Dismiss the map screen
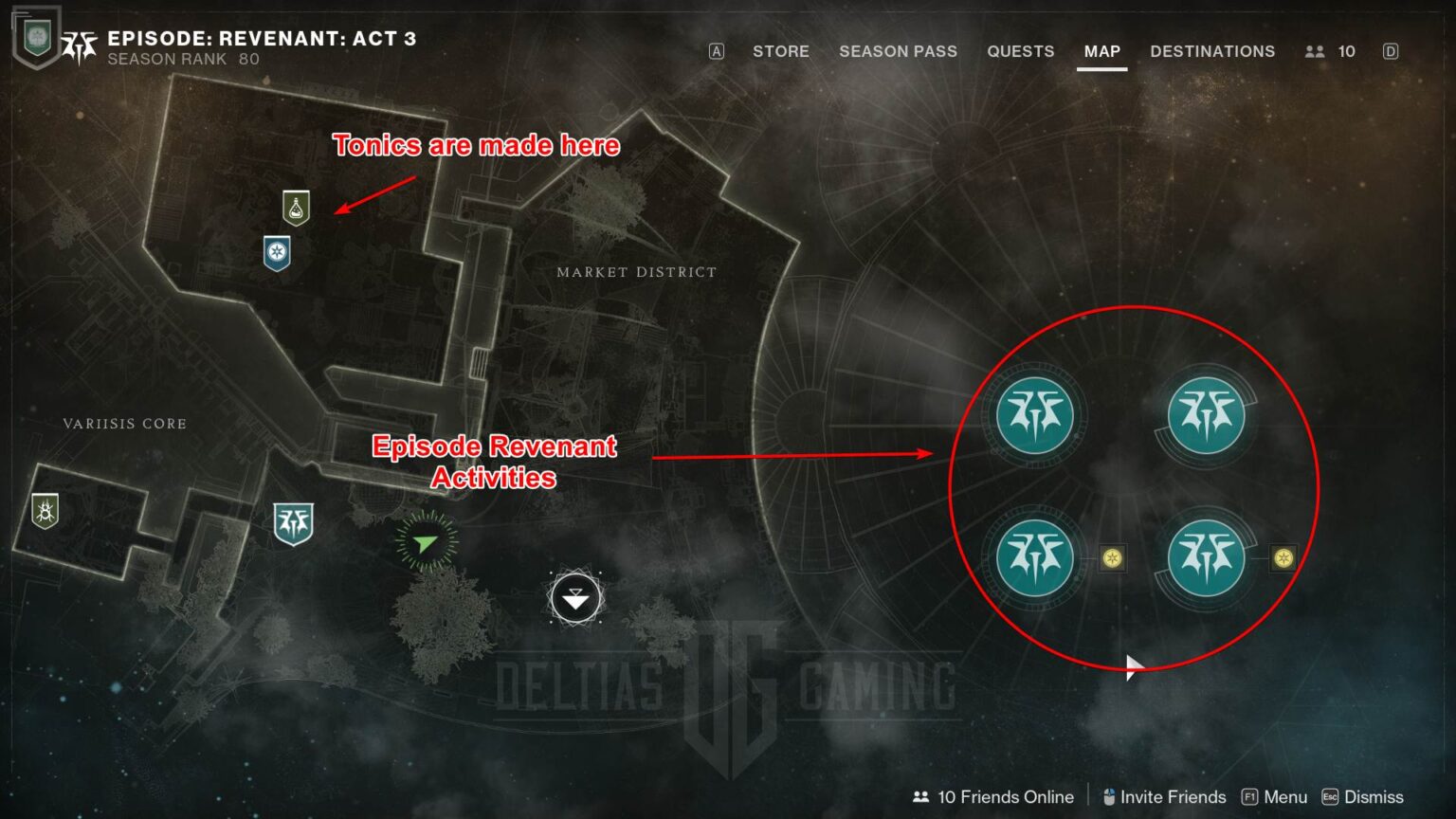Image resolution: width=1456 pixels, height=819 pixels. (1373, 797)
